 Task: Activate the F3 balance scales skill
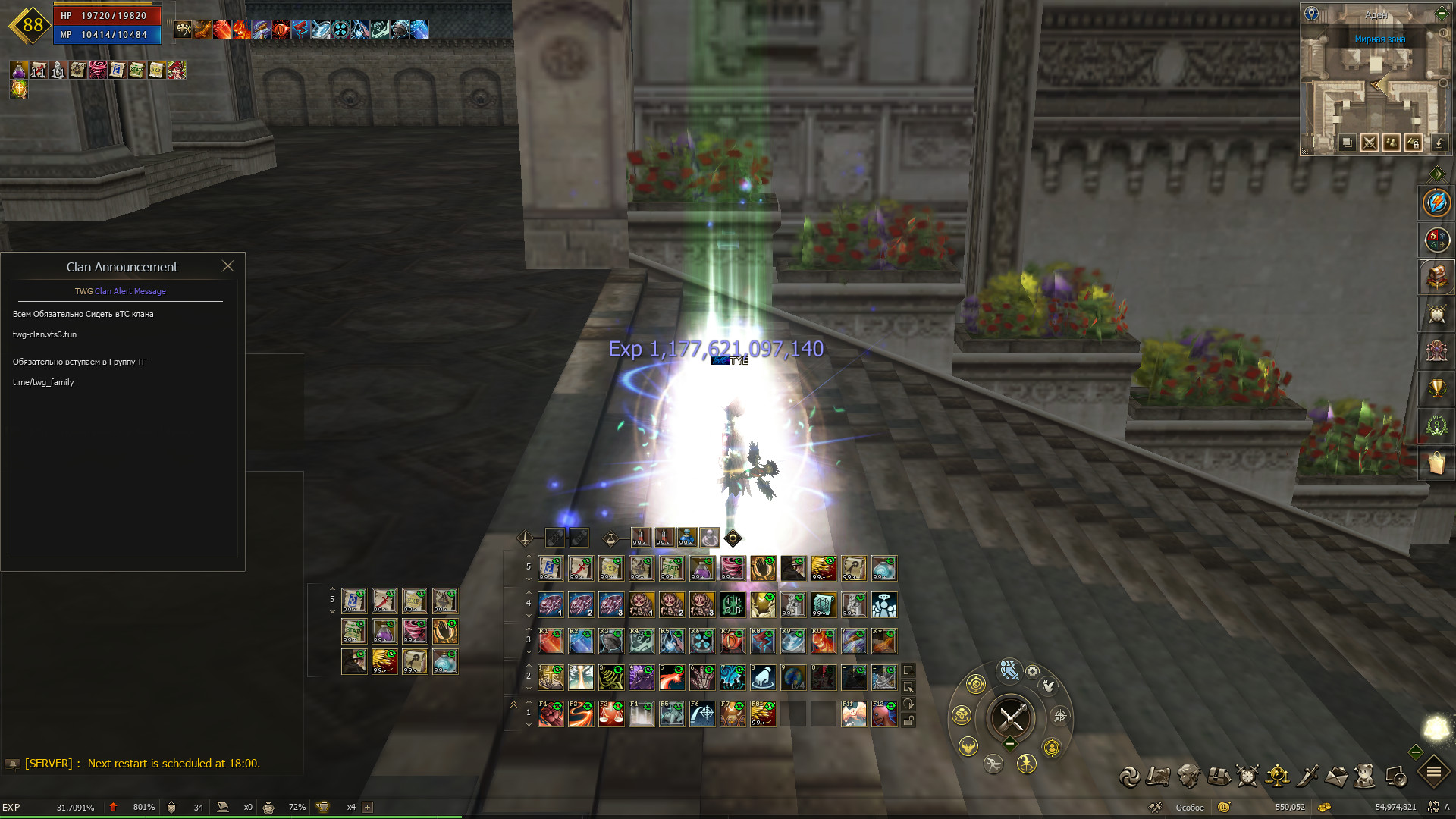click(x=611, y=714)
